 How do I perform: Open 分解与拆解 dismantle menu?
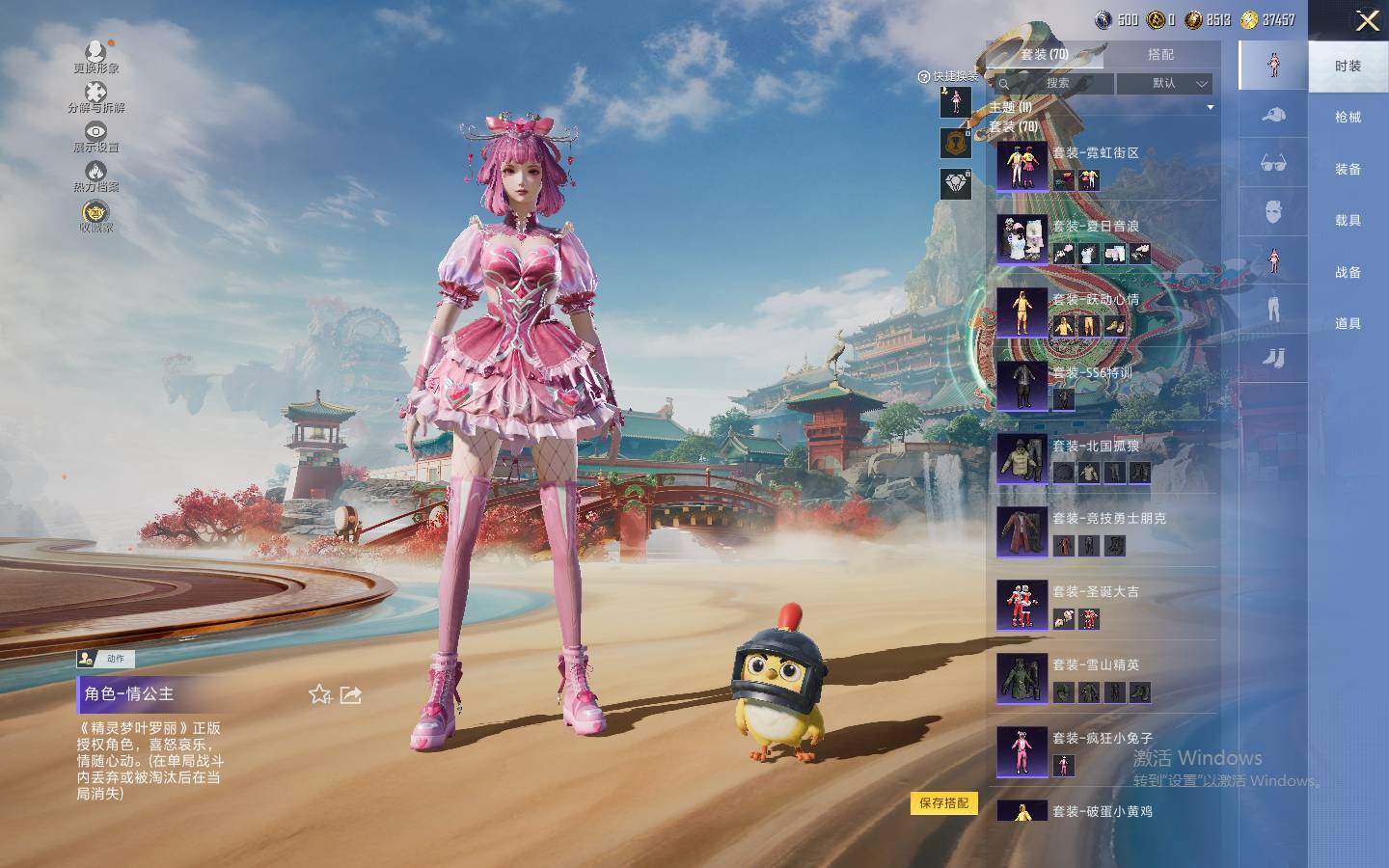[95, 96]
